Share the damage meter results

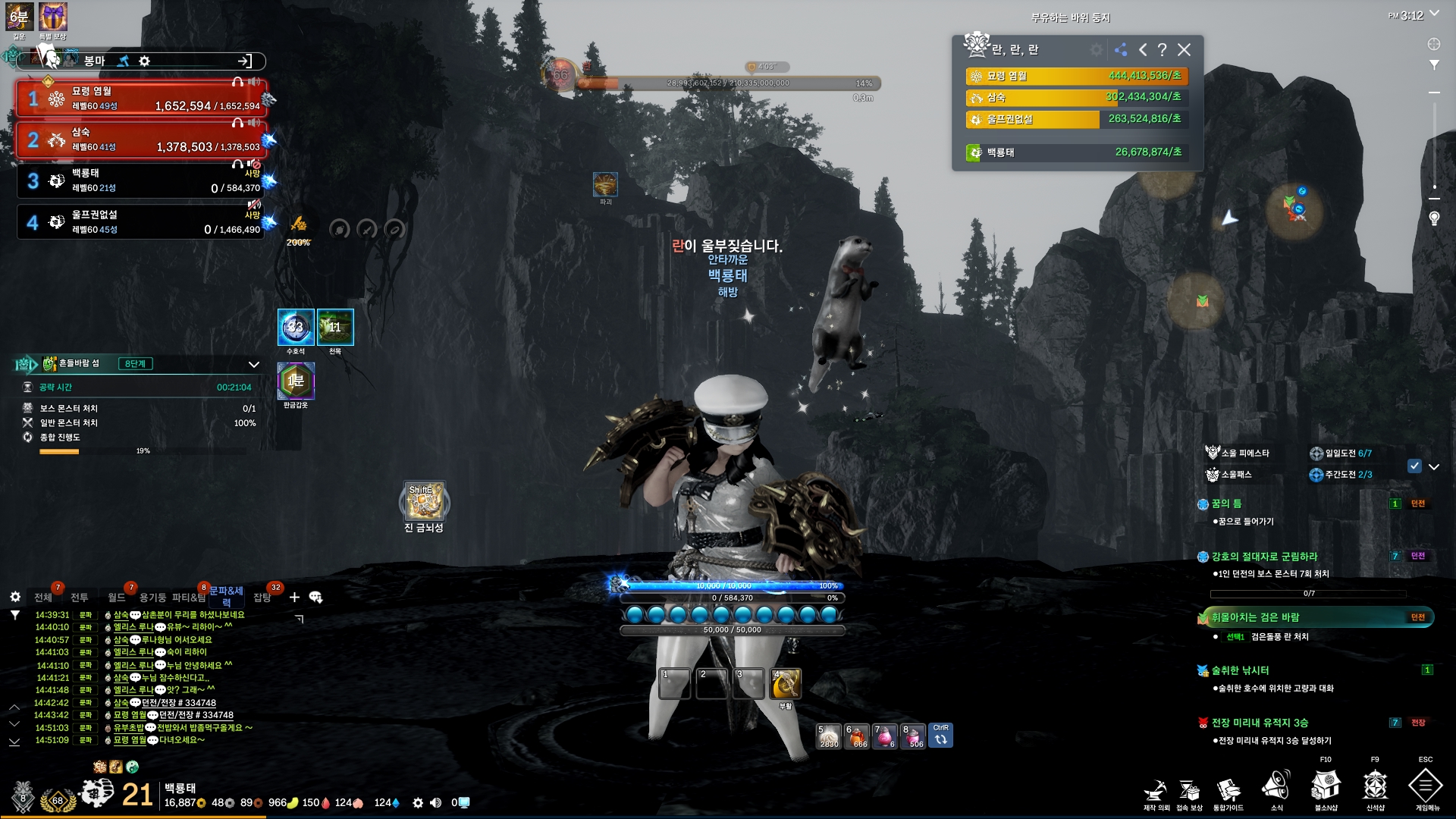[1121, 50]
